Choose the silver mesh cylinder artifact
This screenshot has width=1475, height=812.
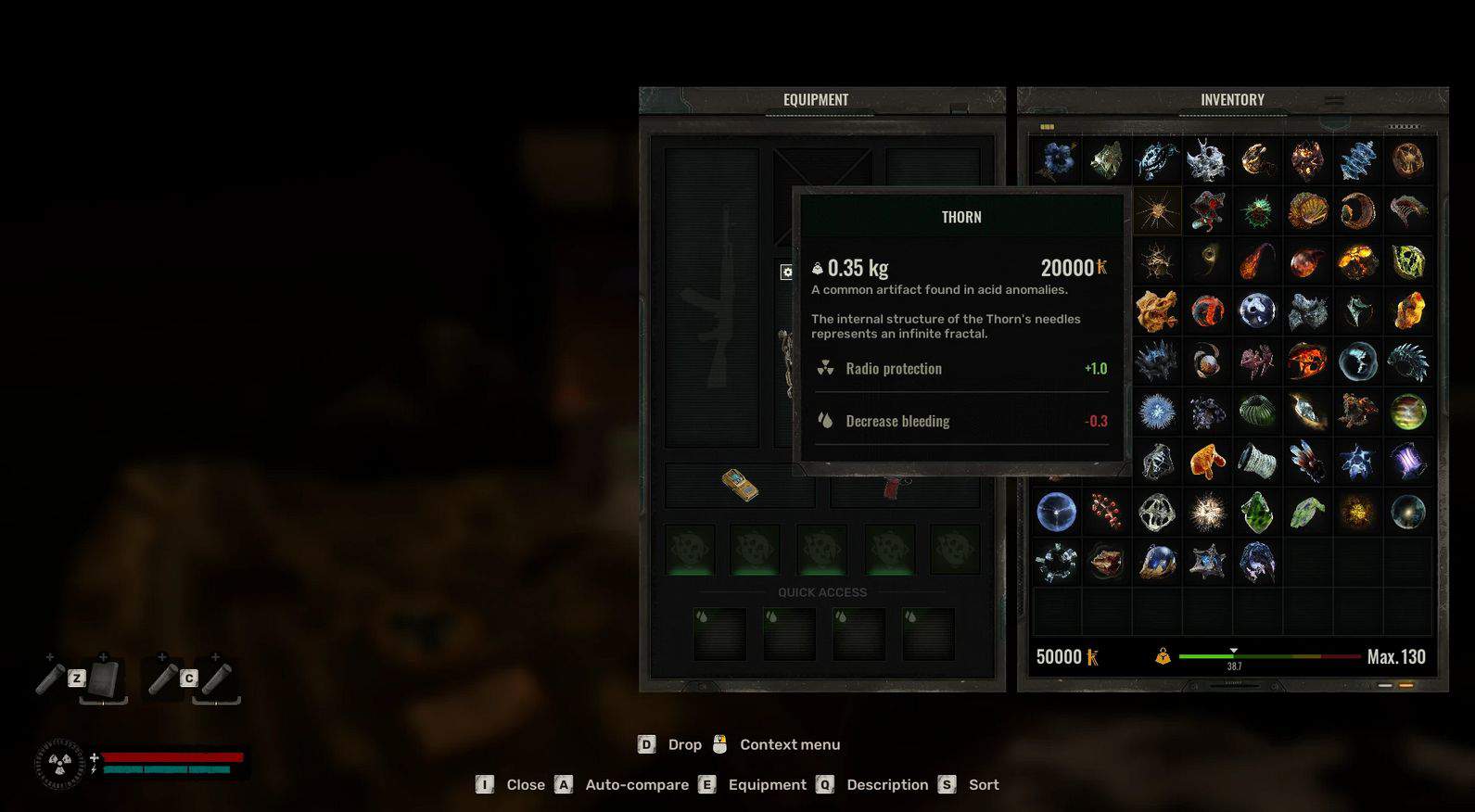click(x=1257, y=461)
